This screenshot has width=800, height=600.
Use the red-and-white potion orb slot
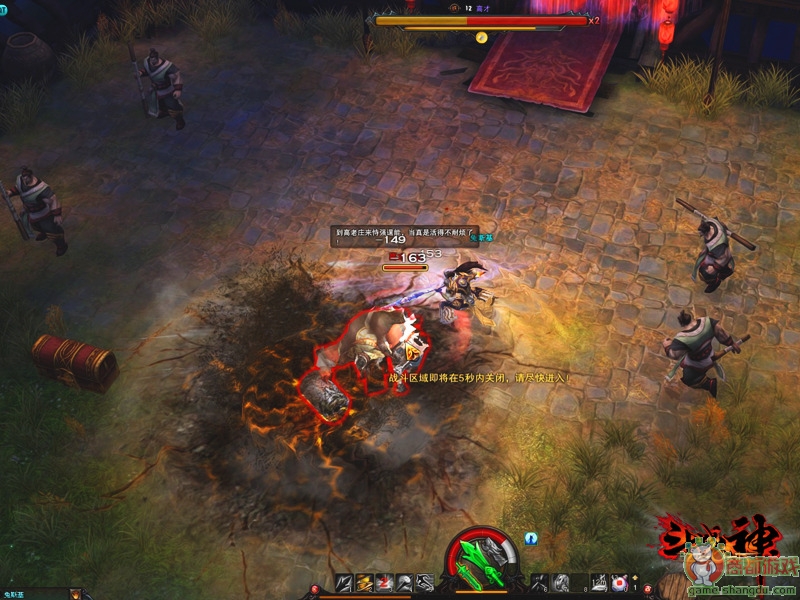(618, 582)
